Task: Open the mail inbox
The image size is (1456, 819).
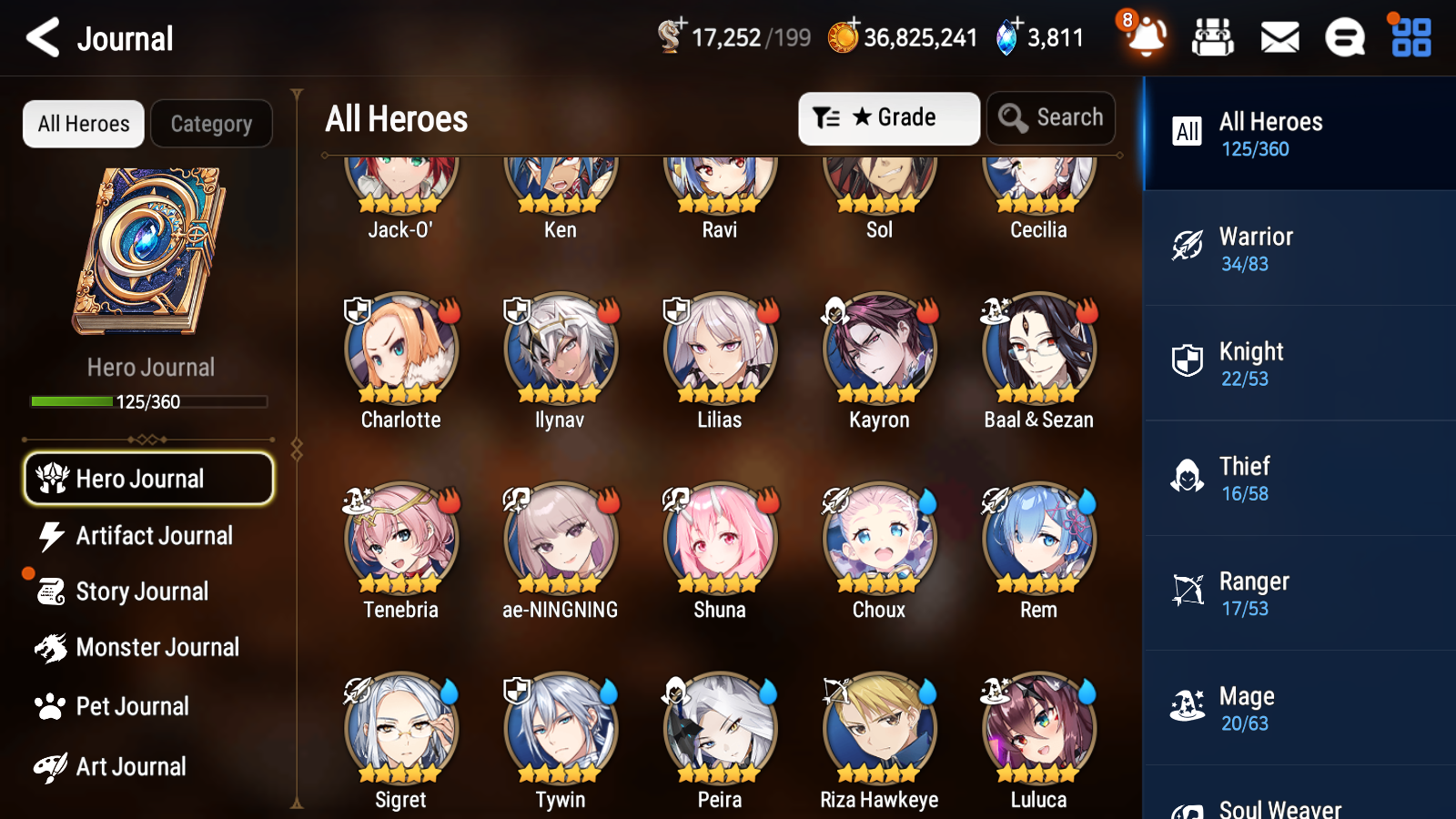Action: tap(1279, 37)
